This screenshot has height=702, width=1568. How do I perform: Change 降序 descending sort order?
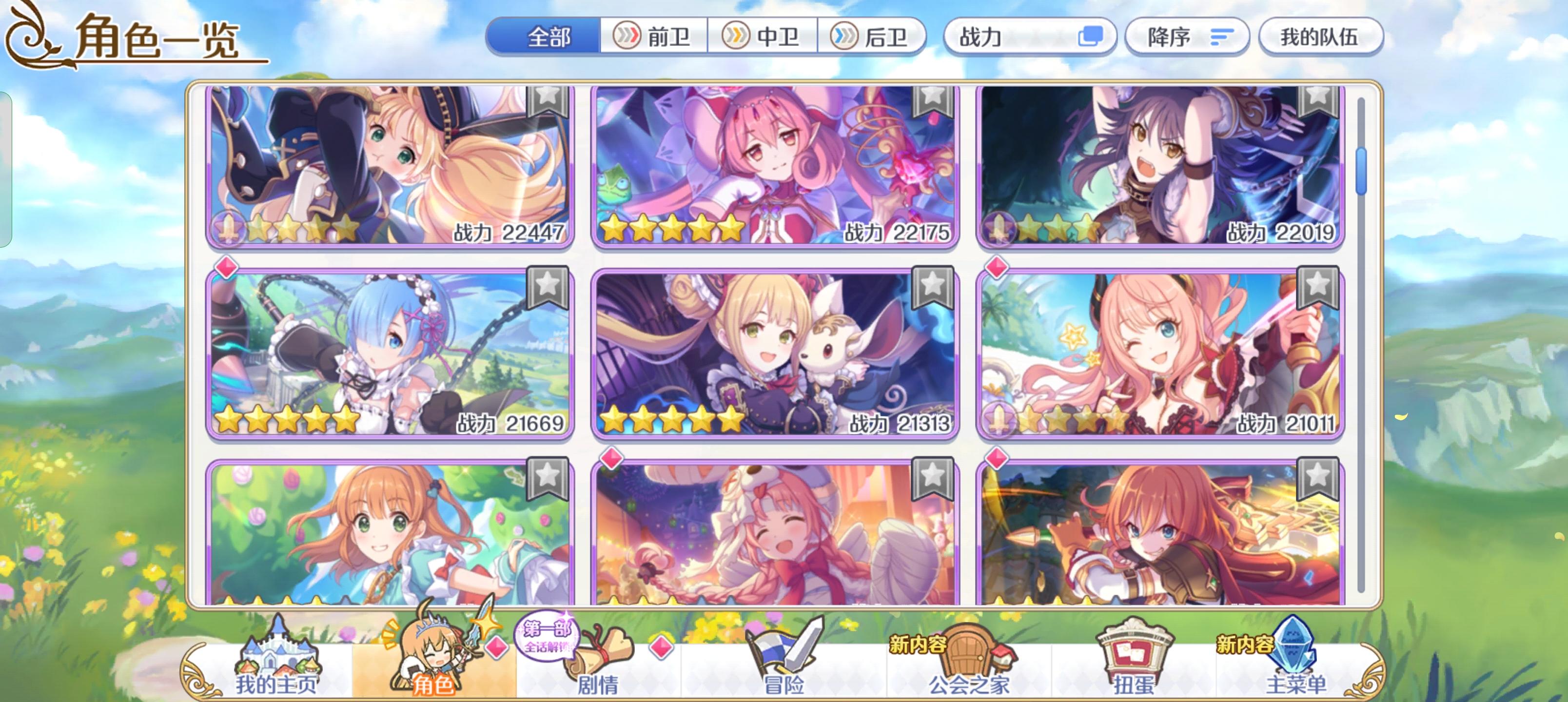point(1187,37)
